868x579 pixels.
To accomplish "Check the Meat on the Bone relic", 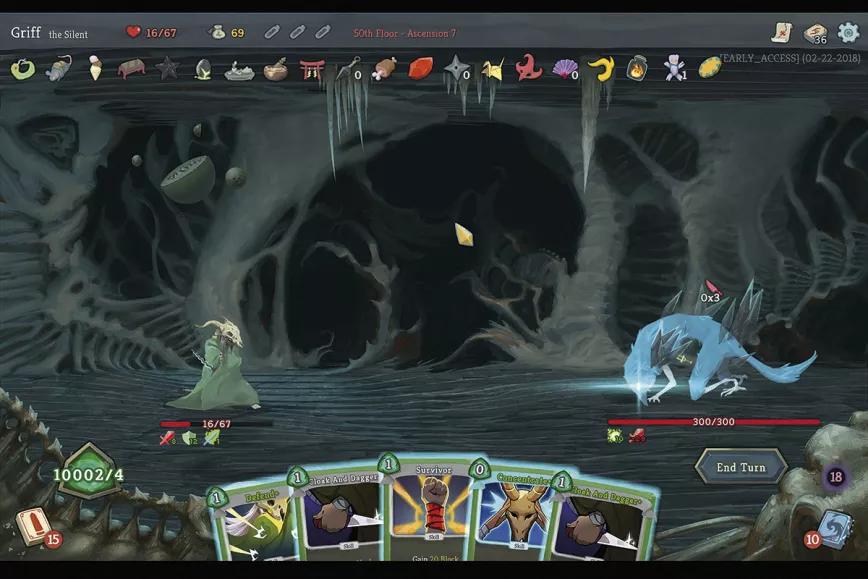I will [385, 68].
